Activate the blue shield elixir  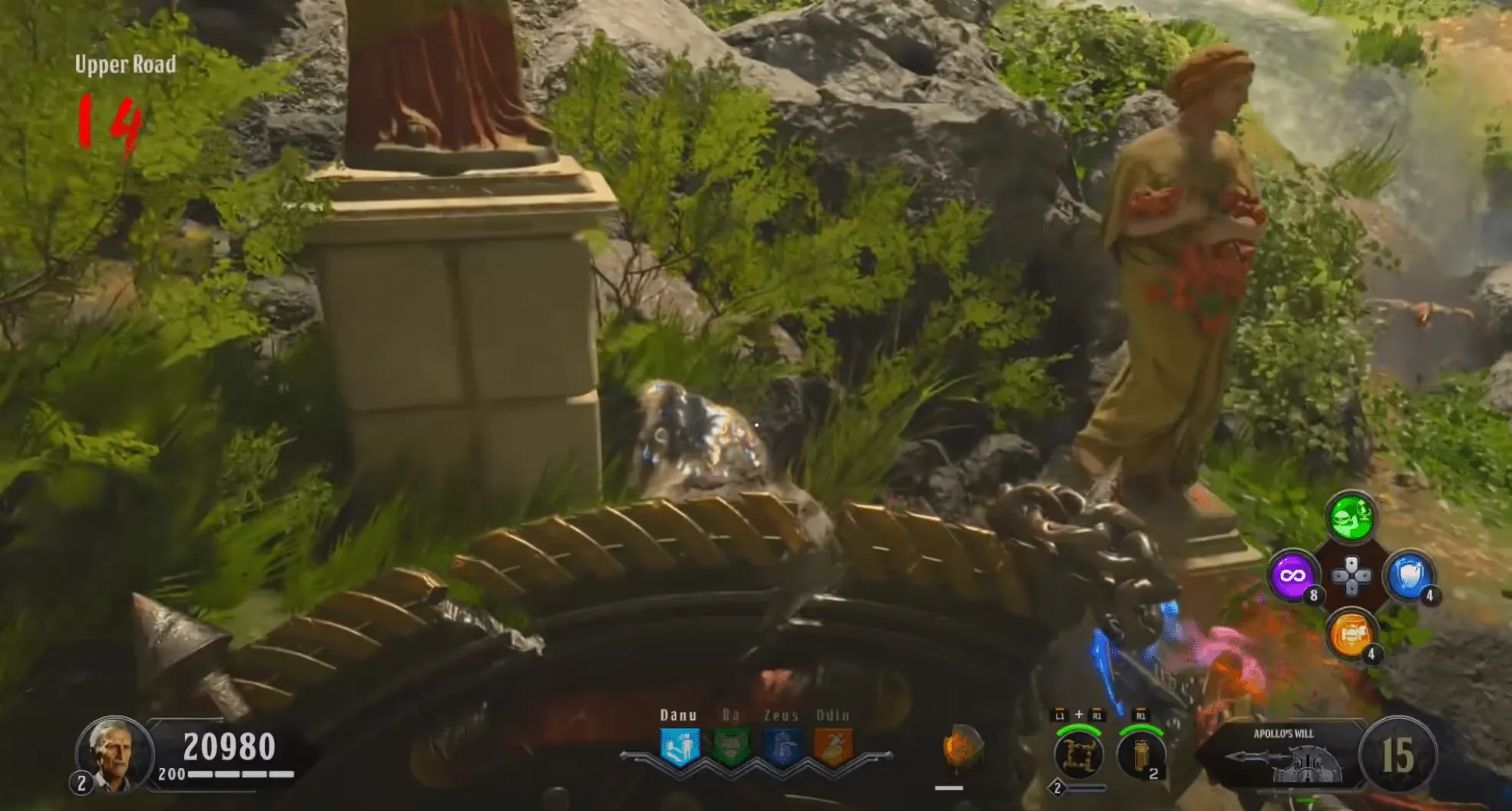1408,575
